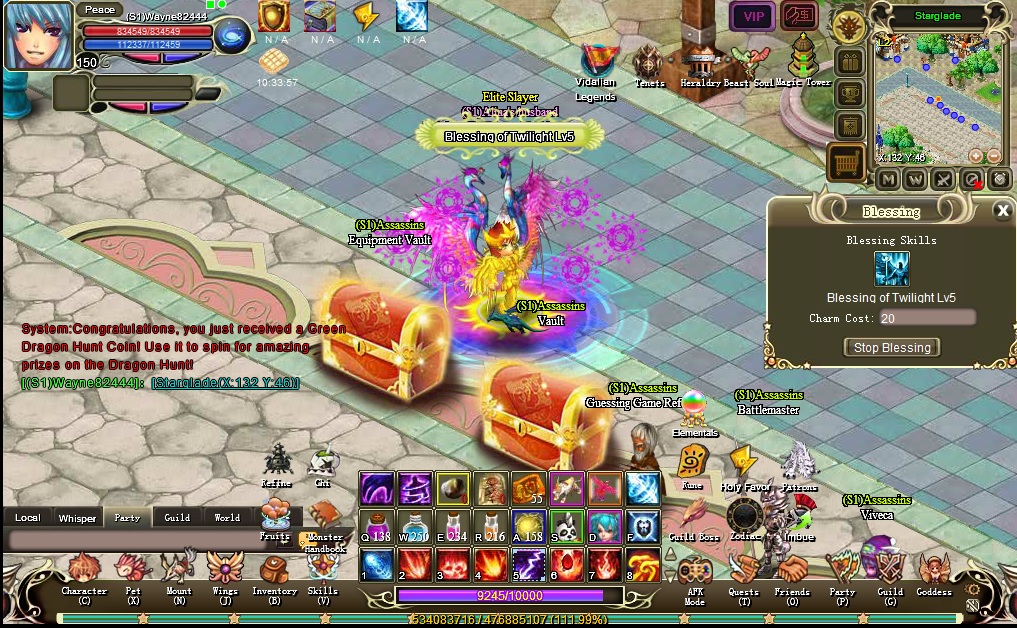Switch to the World chat tab
This screenshot has width=1017, height=628.
(227, 517)
